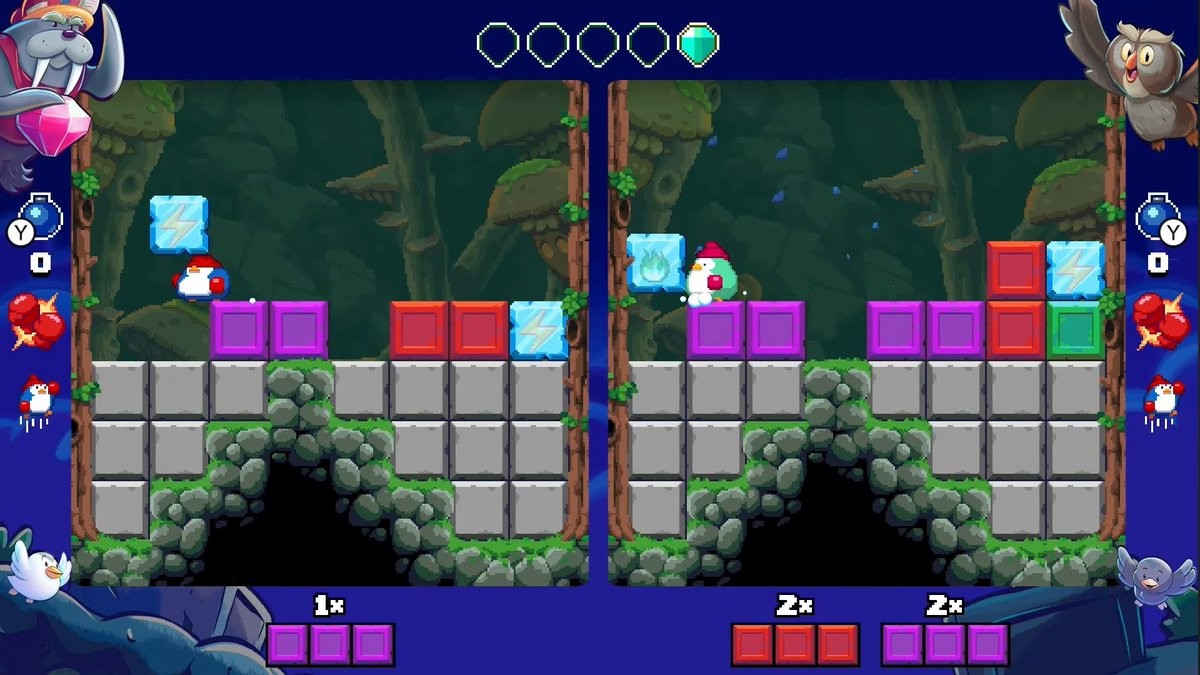This screenshot has width=1200, height=675.
Task: Select the owl player's boxing glove power-up
Action: (1160, 320)
